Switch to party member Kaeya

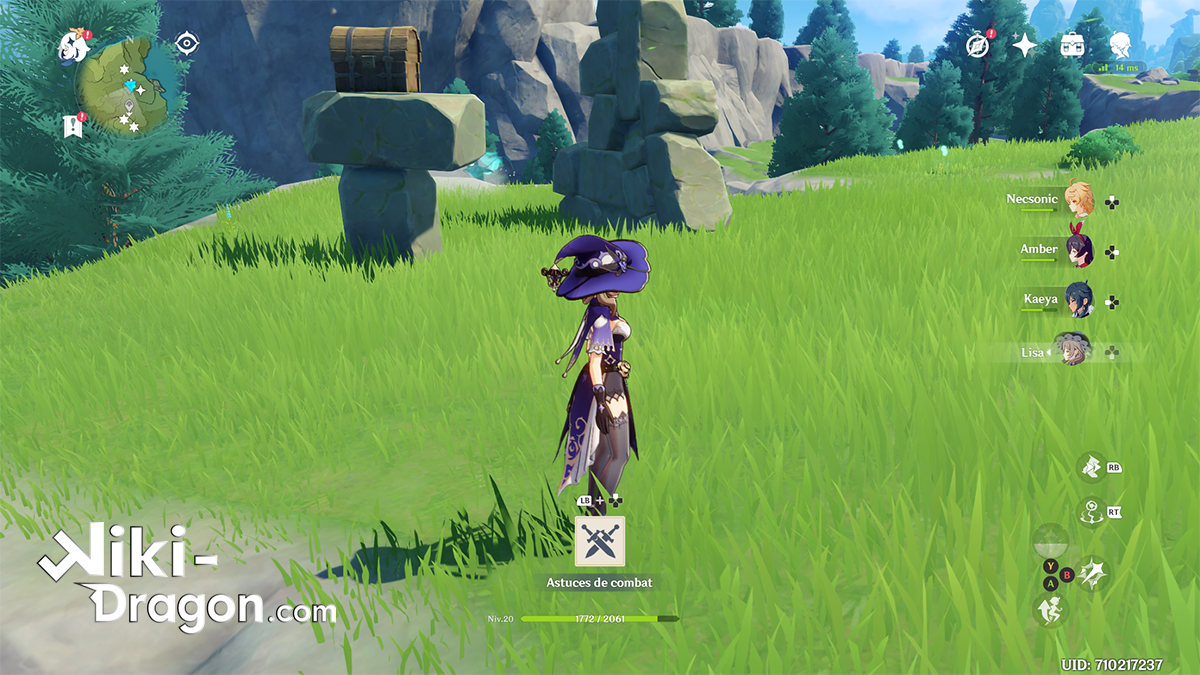coord(1079,300)
